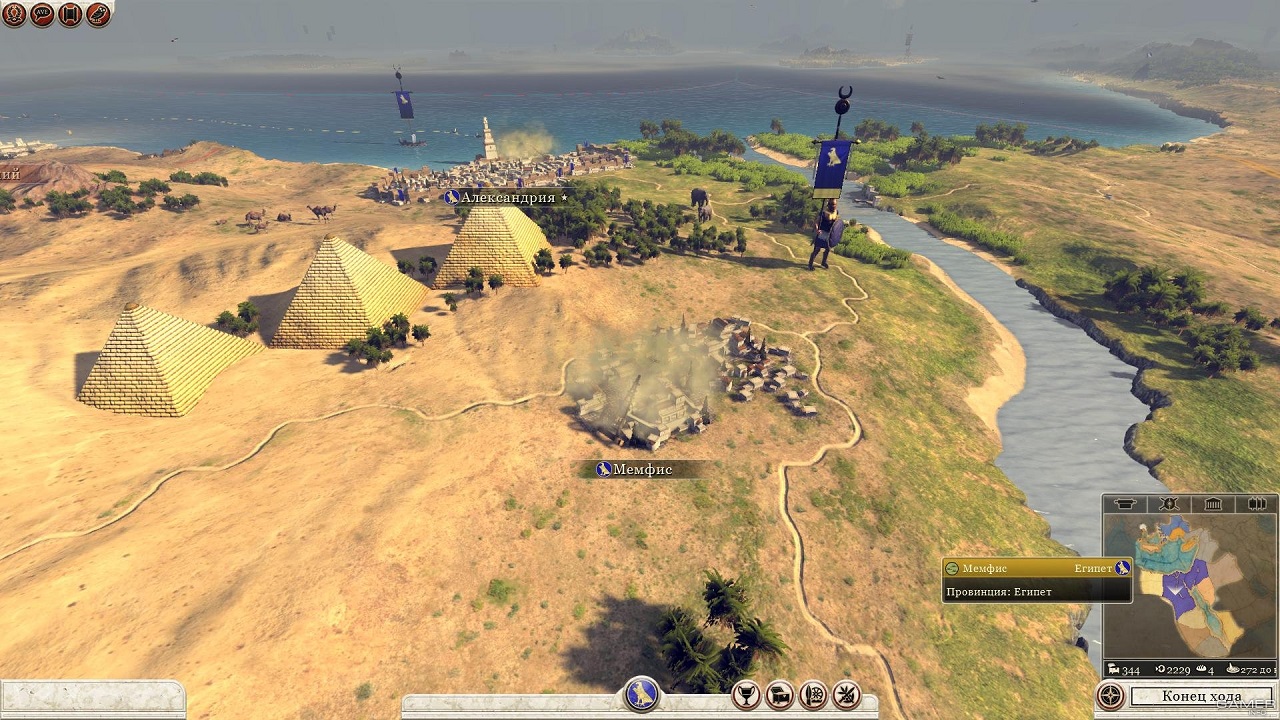1280x720 pixels.
Task: Open the scroll icon menu
Action: 70,14
